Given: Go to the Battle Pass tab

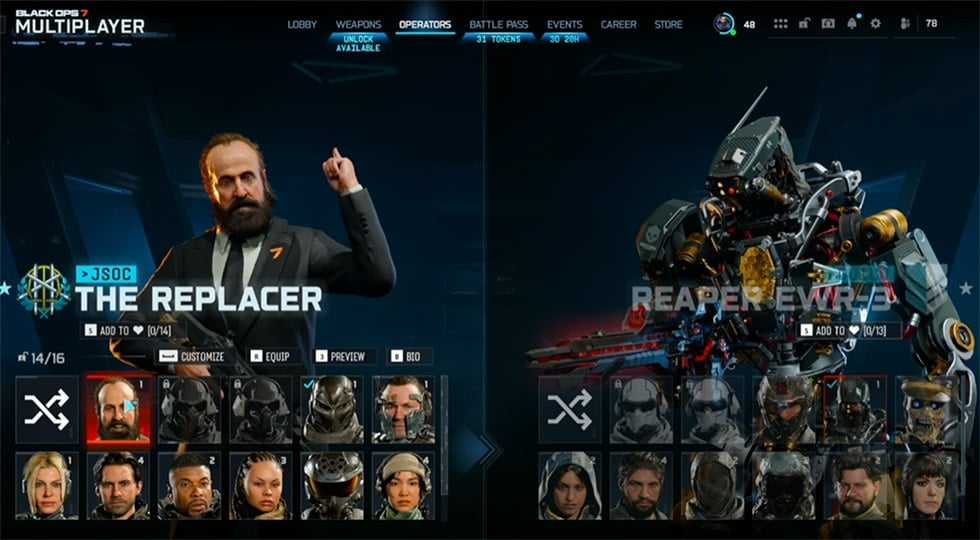Looking at the screenshot, I should point(499,24).
